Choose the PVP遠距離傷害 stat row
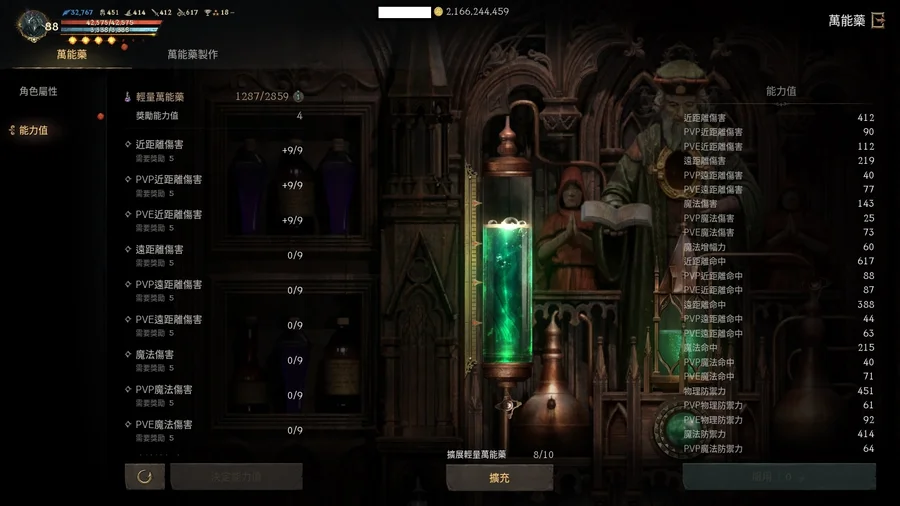 tap(215, 290)
